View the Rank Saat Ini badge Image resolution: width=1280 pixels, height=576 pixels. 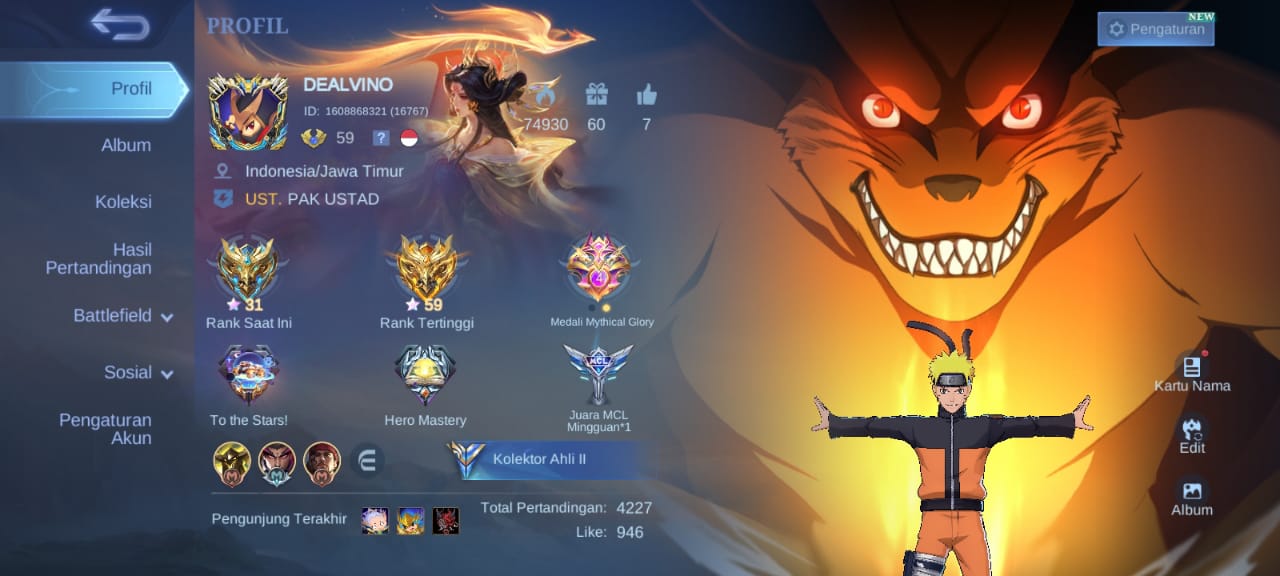pos(248,272)
